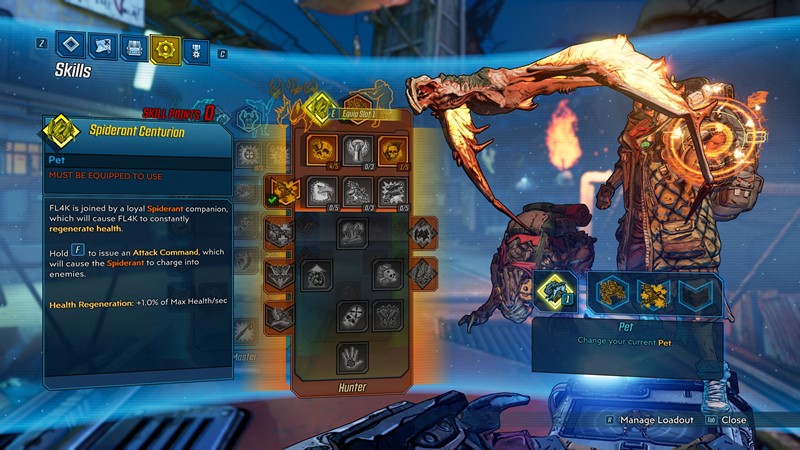Open the diamond-icon tab in the top menu
Image resolution: width=800 pixels, height=450 pixels.
coord(69,45)
